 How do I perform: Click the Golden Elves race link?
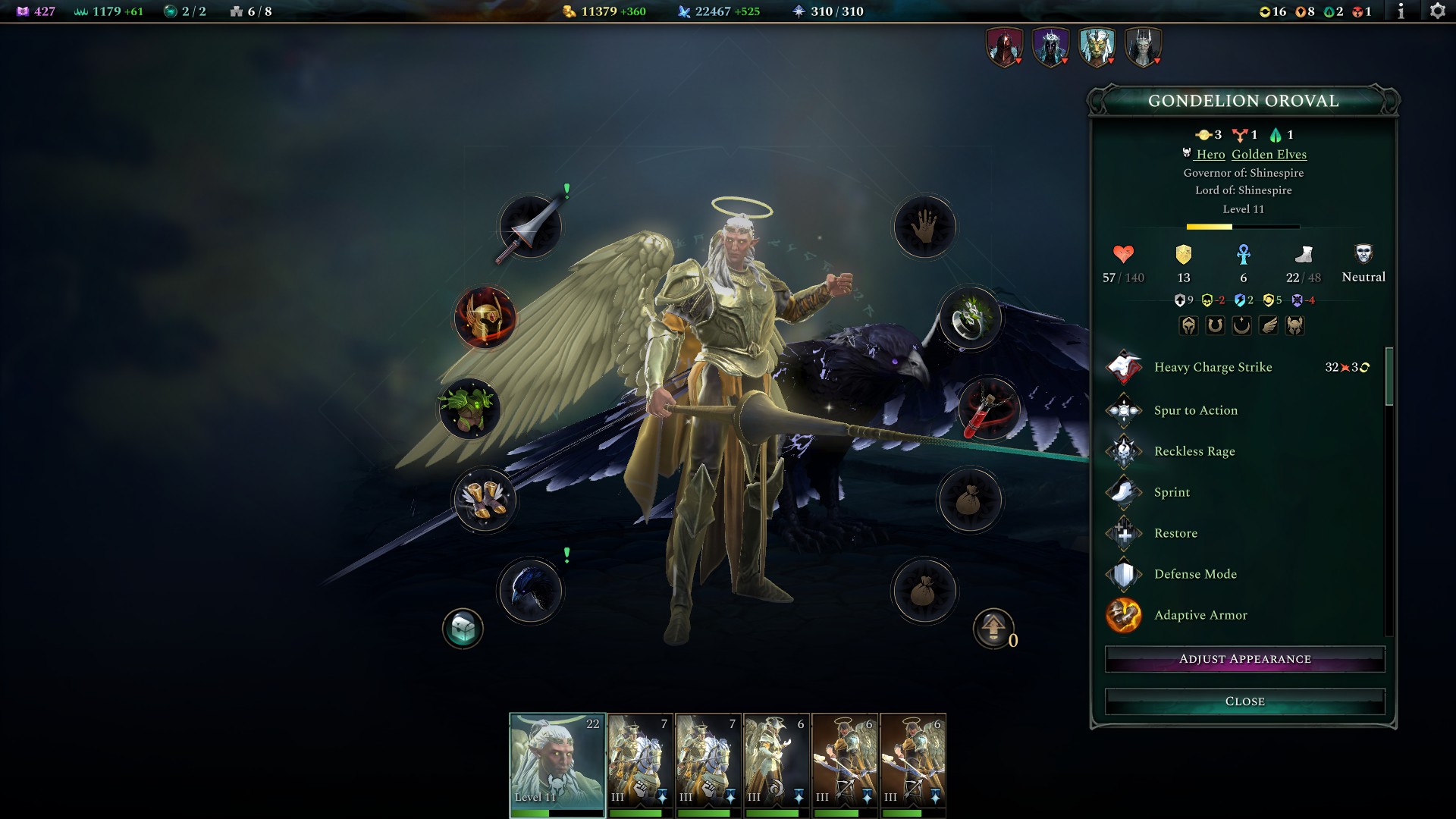(x=1269, y=154)
